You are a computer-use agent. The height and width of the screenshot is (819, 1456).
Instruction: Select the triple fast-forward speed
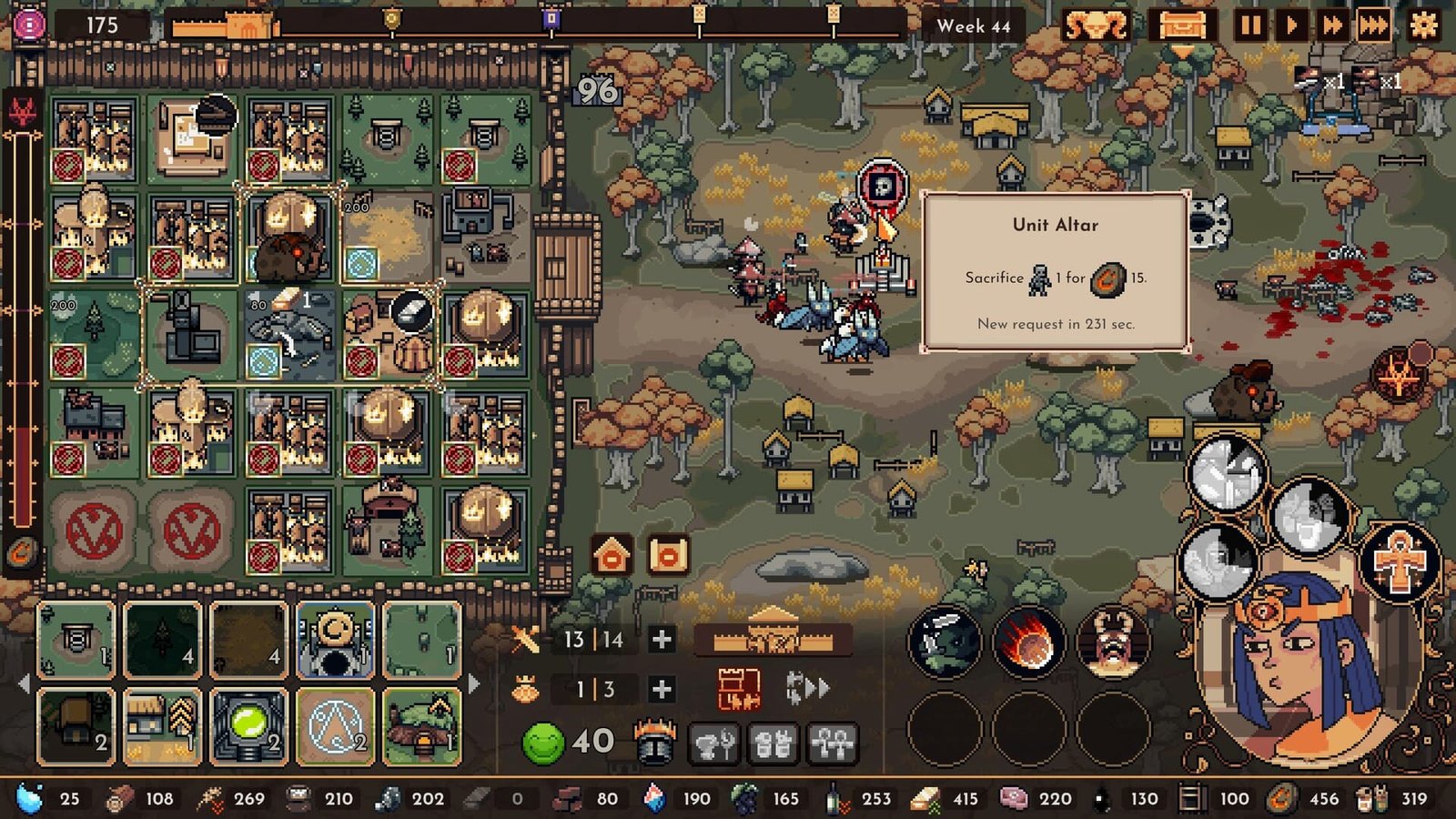[x=1374, y=25]
